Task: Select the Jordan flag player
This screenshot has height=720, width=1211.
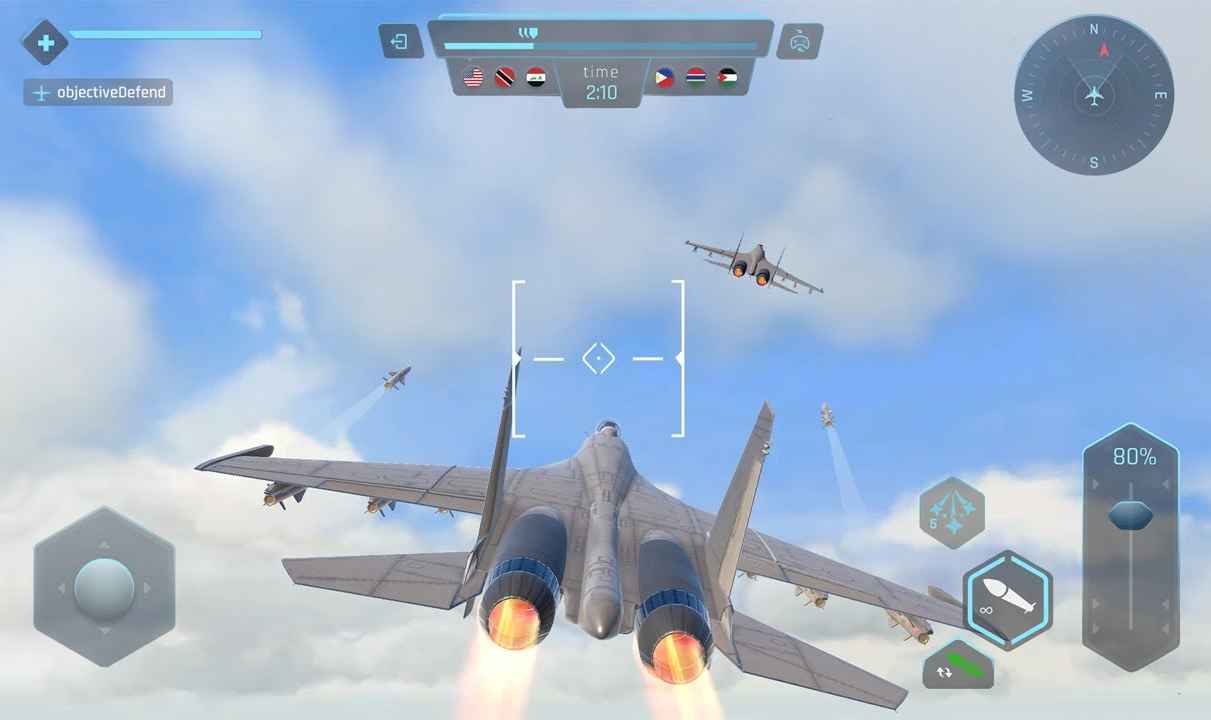Action: (728, 77)
